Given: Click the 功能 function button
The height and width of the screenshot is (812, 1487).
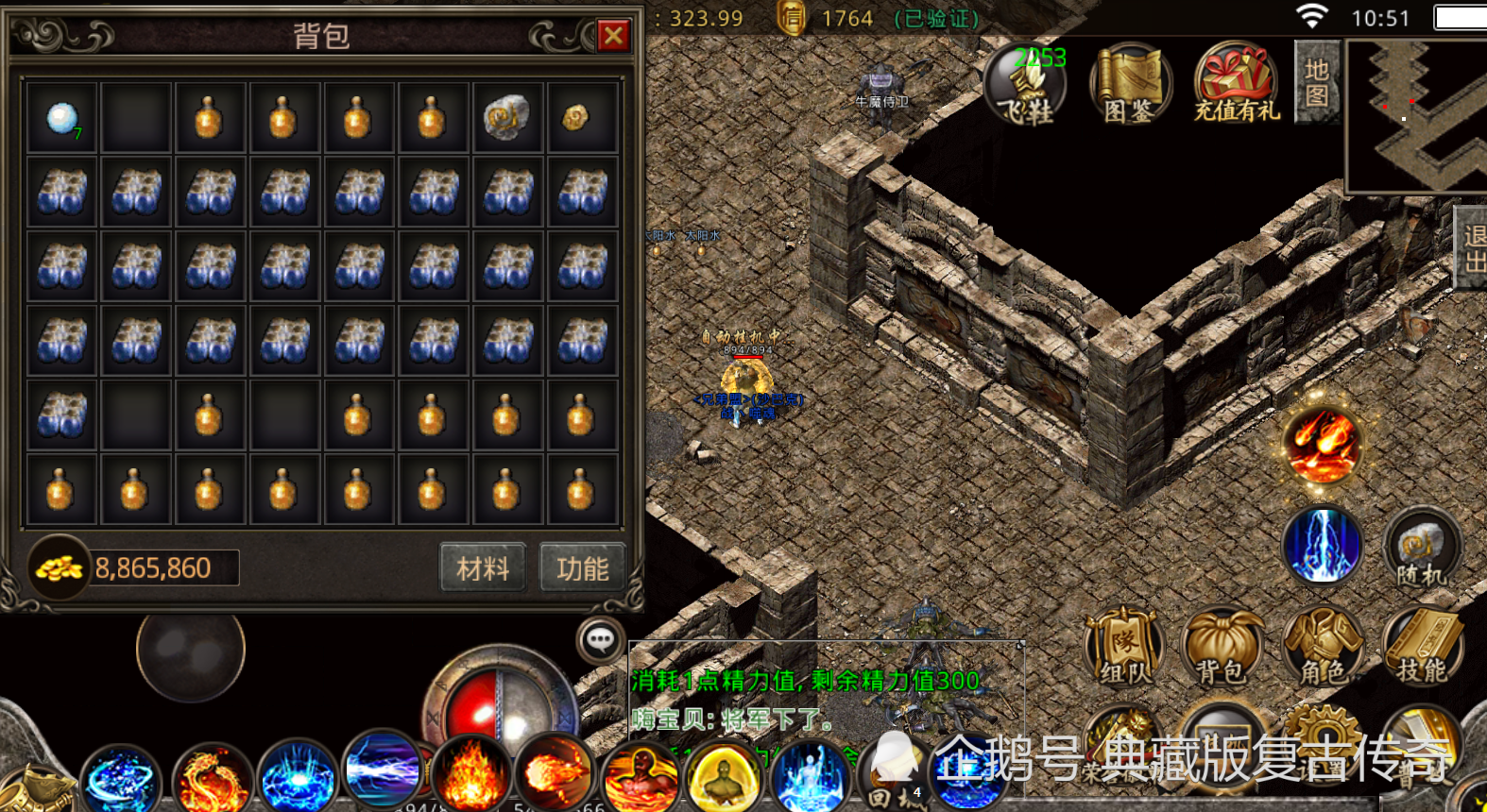Looking at the screenshot, I should [x=582, y=568].
